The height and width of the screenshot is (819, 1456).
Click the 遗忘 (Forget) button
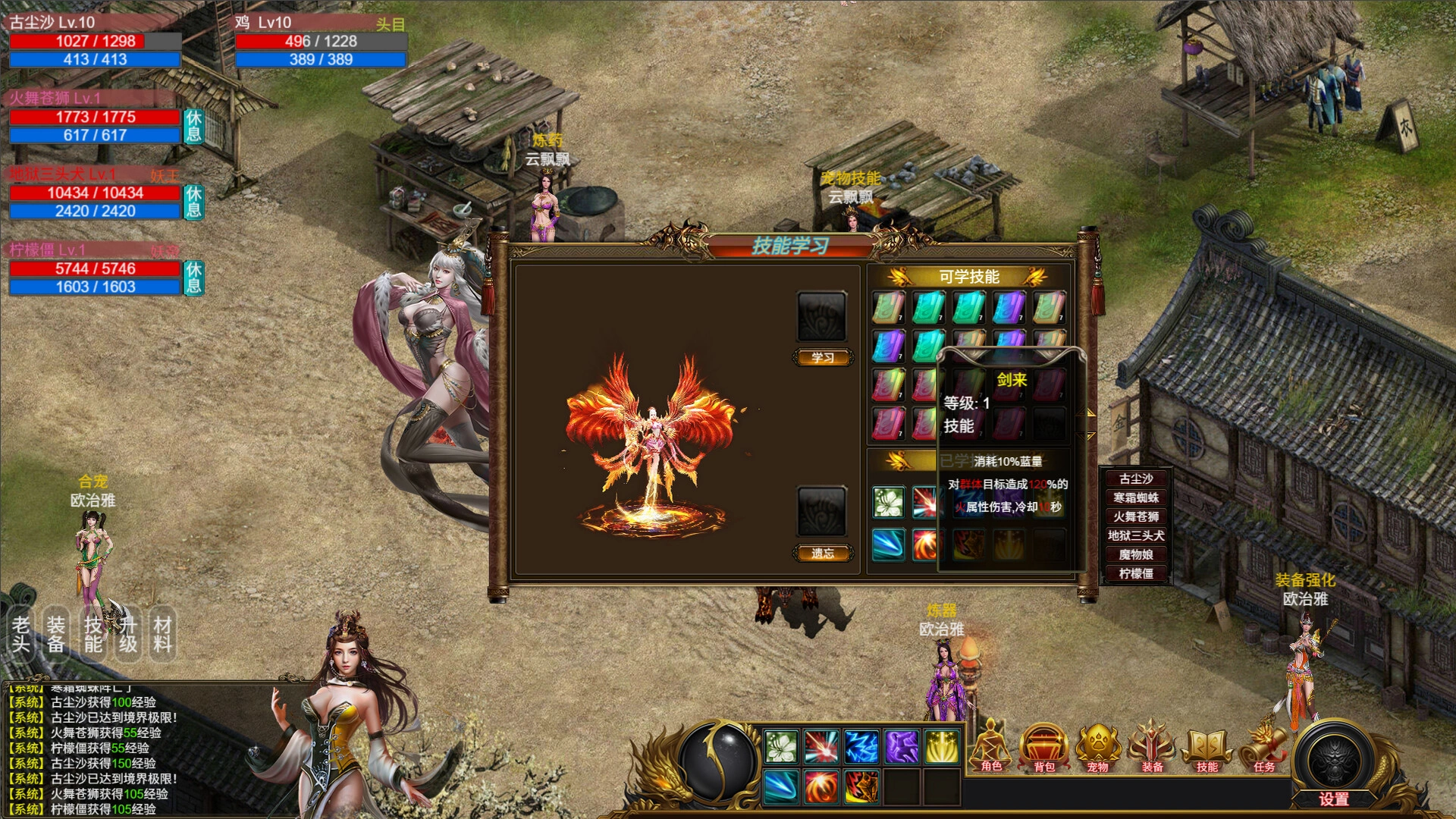[822, 553]
